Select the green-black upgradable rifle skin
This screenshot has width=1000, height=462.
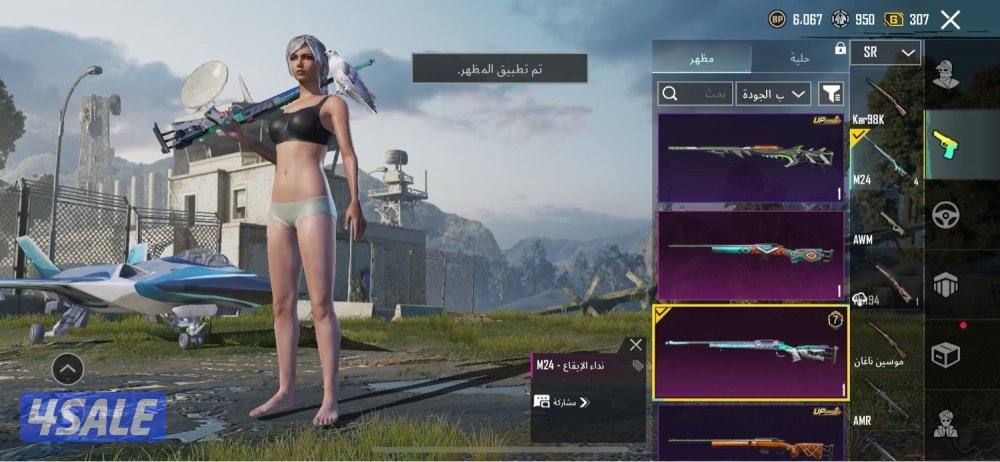(751, 158)
